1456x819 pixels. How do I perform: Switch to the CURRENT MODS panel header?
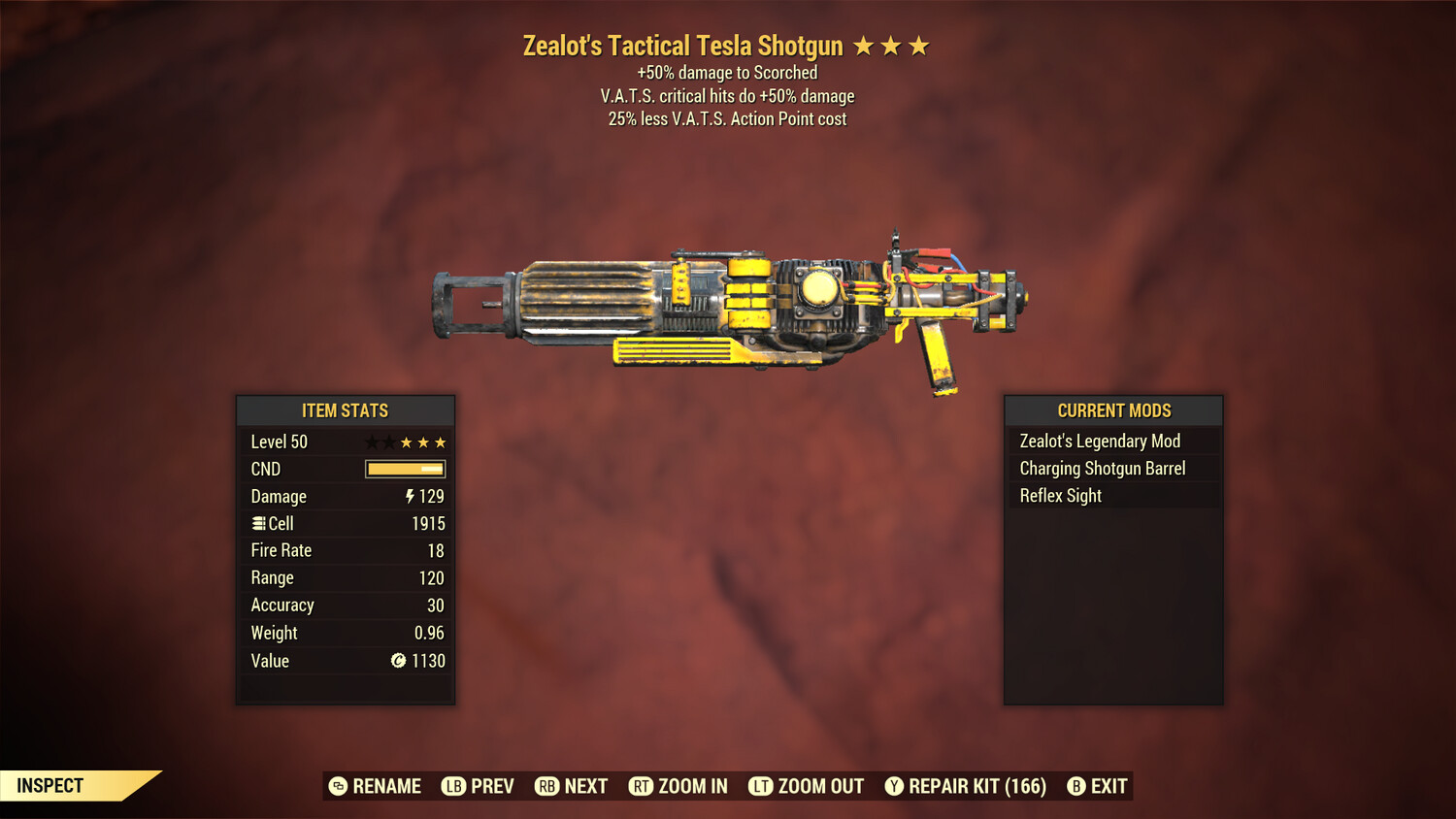[x=1112, y=410]
